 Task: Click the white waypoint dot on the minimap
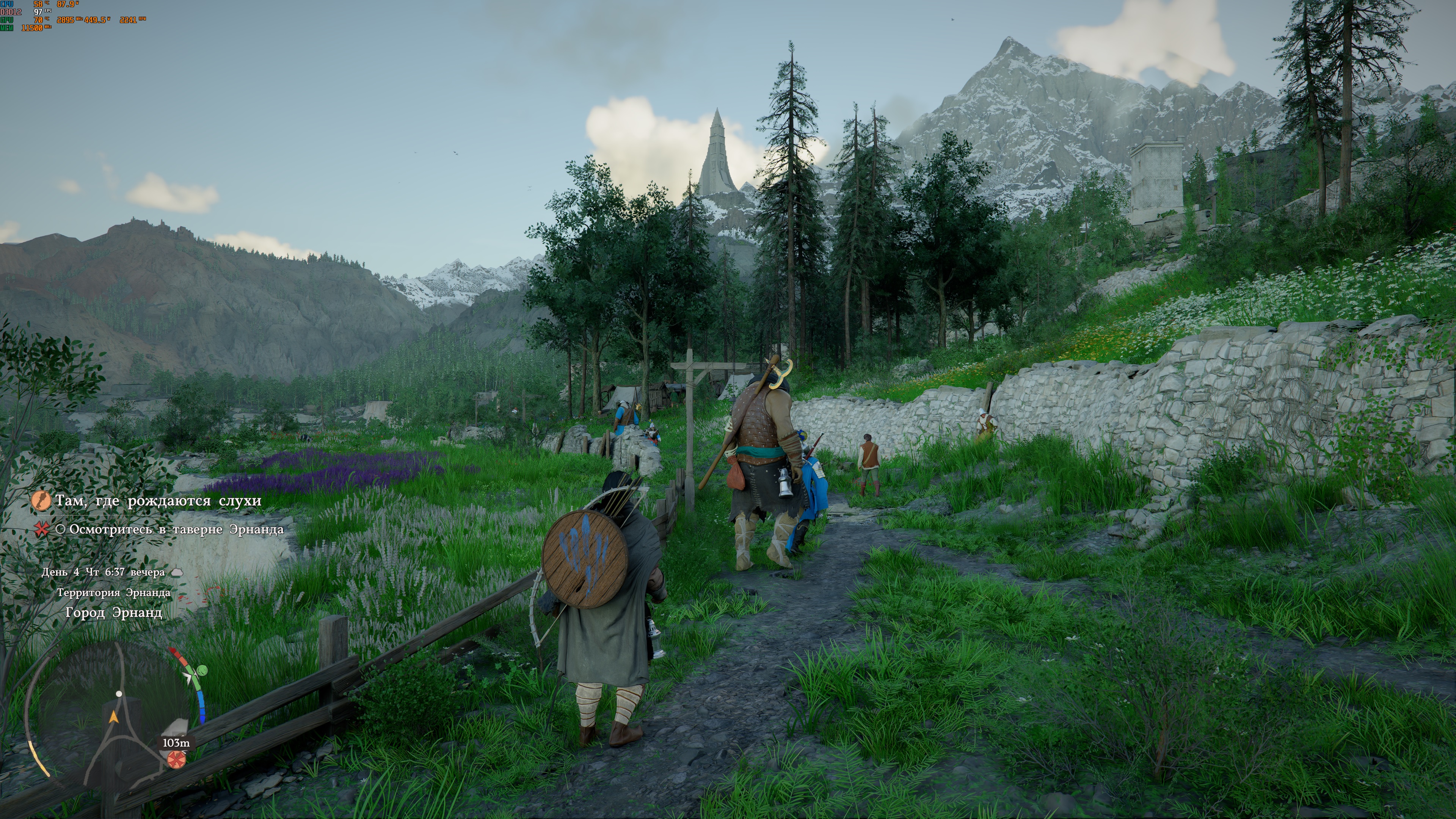119,693
